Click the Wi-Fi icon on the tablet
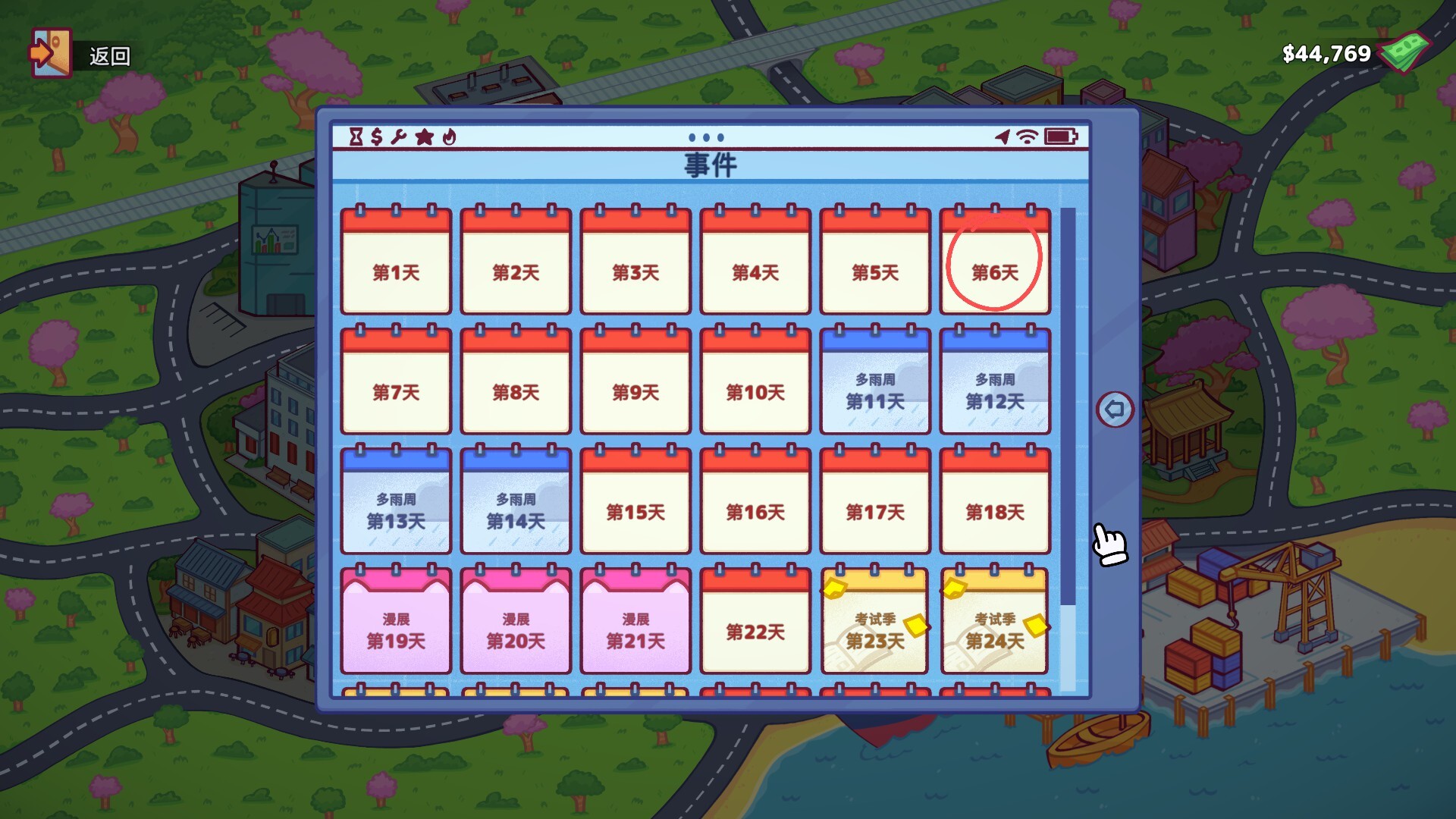Screen dimensions: 1456x819 [1028, 136]
